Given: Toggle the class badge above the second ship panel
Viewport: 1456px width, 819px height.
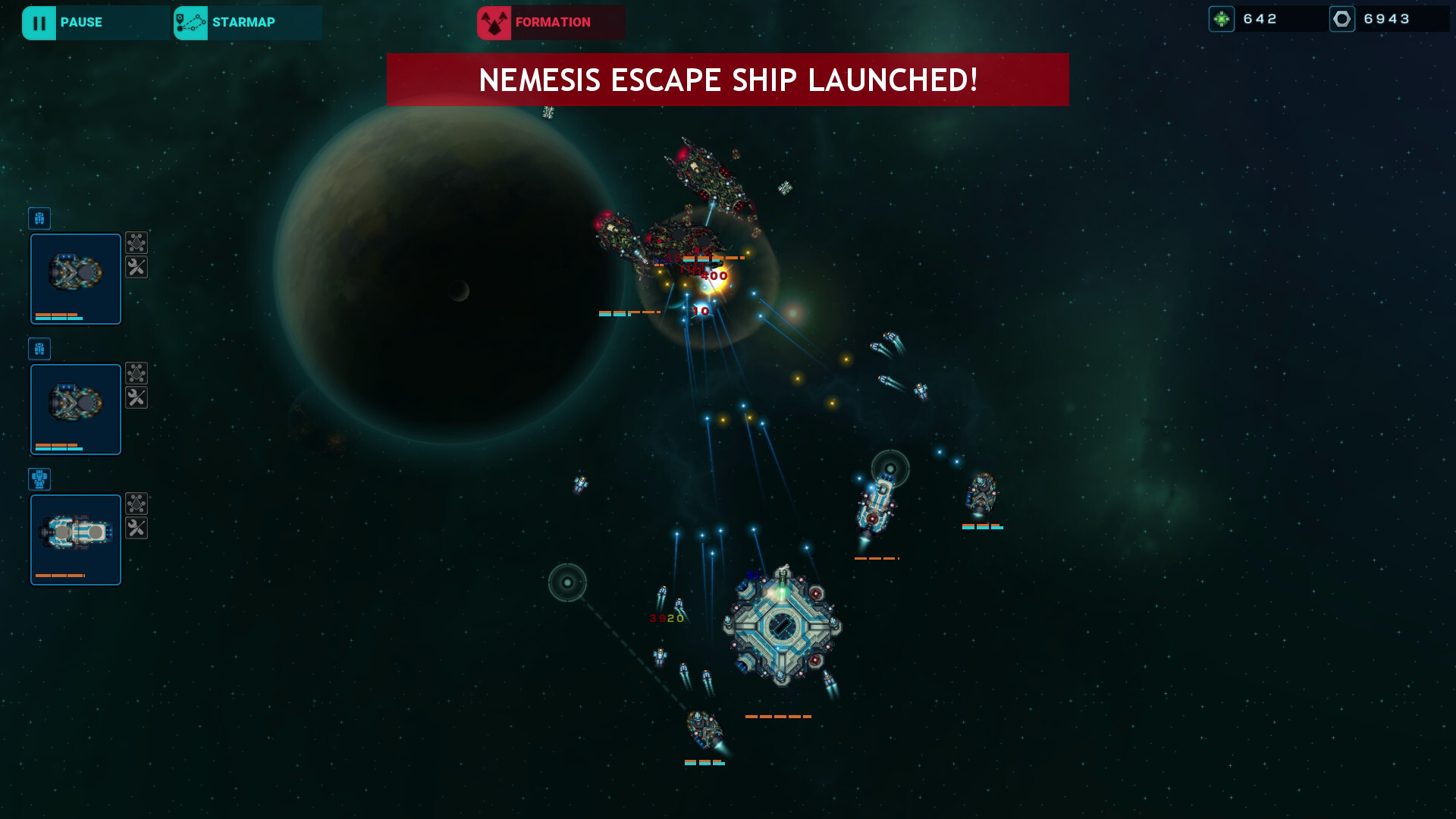Looking at the screenshot, I should pyautogui.click(x=39, y=349).
